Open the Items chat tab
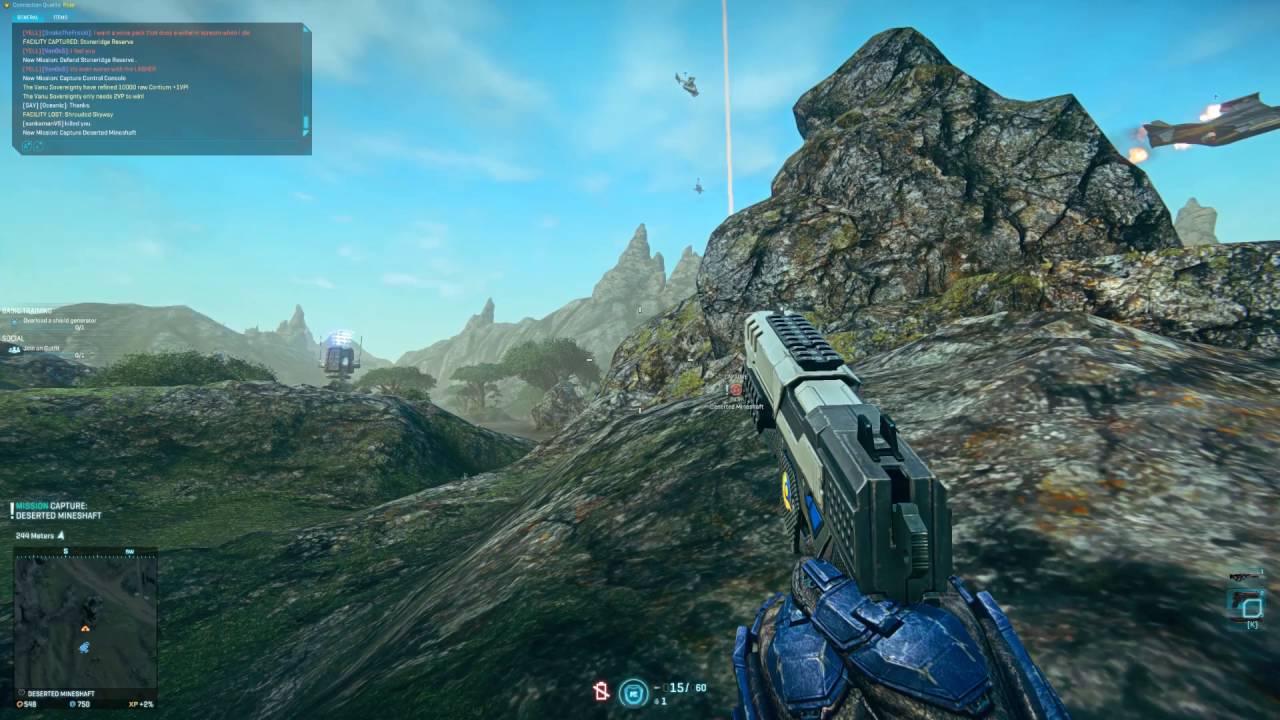This screenshot has height=720, width=1280. coord(61,17)
